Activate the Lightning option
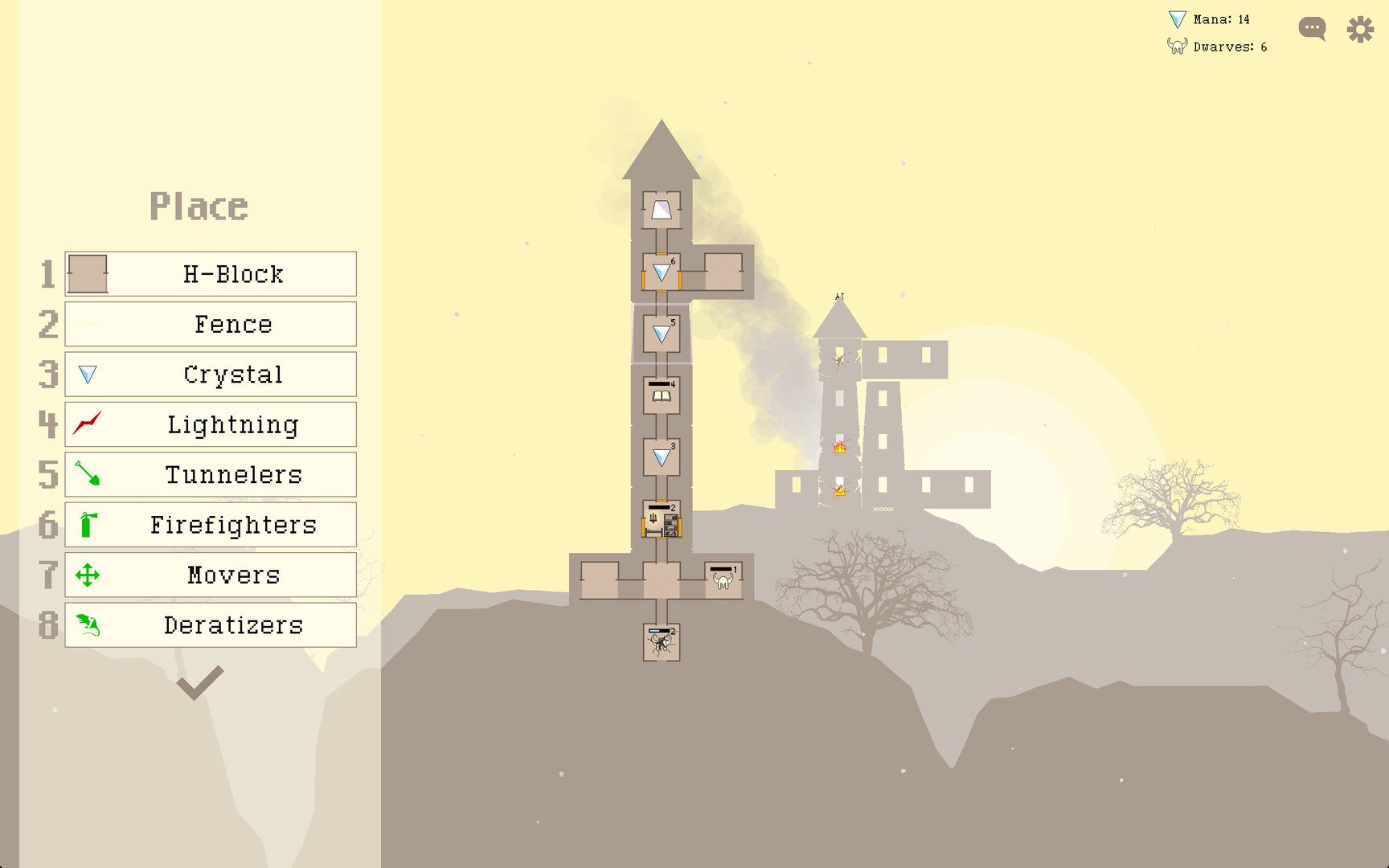This screenshot has height=868, width=1389. pyautogui.click(x=211, y=424)
